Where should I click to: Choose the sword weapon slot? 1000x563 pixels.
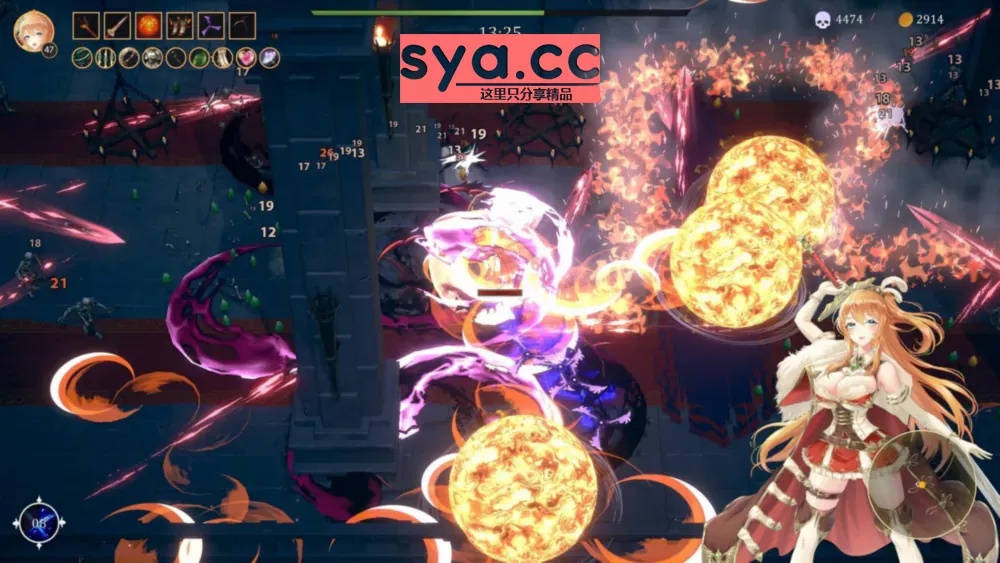(118, 25)
